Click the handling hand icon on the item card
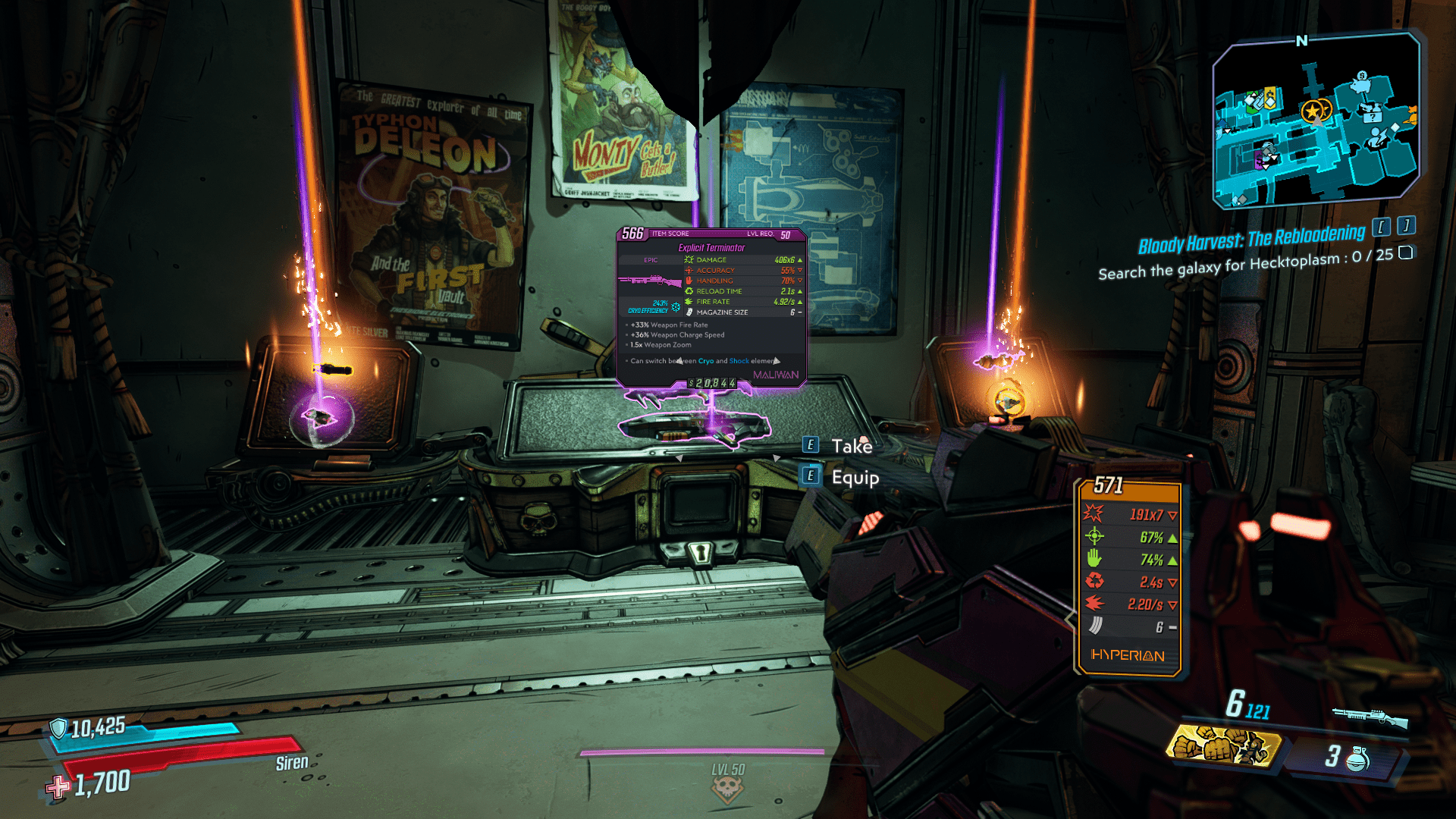Screen dimensions: 1456x819 [x=687, y=281]
